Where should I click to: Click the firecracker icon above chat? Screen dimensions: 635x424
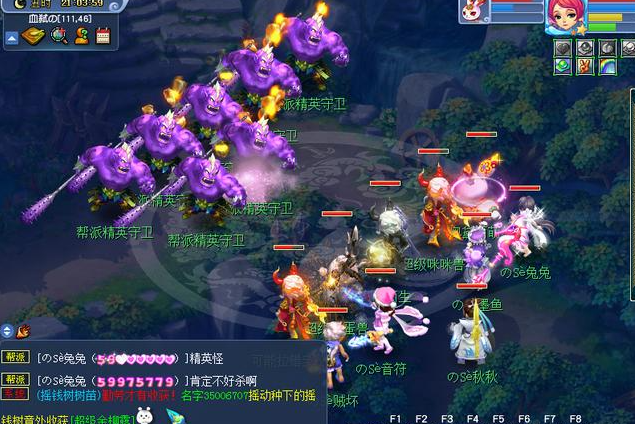(x=23, y=330)
